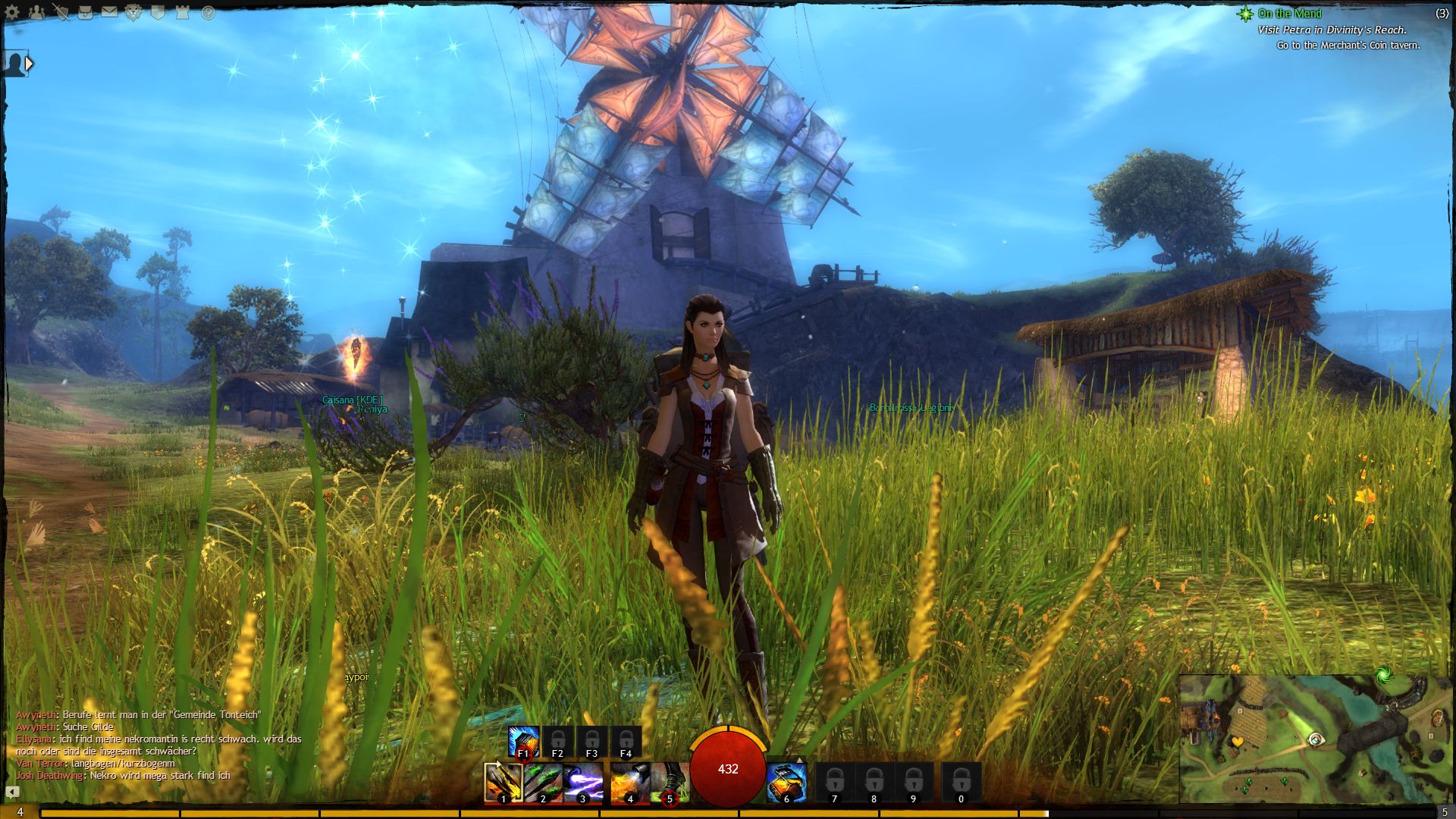Expand the party portrait arrow
Viewport: 1456px width, 819px height.
click(x=29, y=64)
